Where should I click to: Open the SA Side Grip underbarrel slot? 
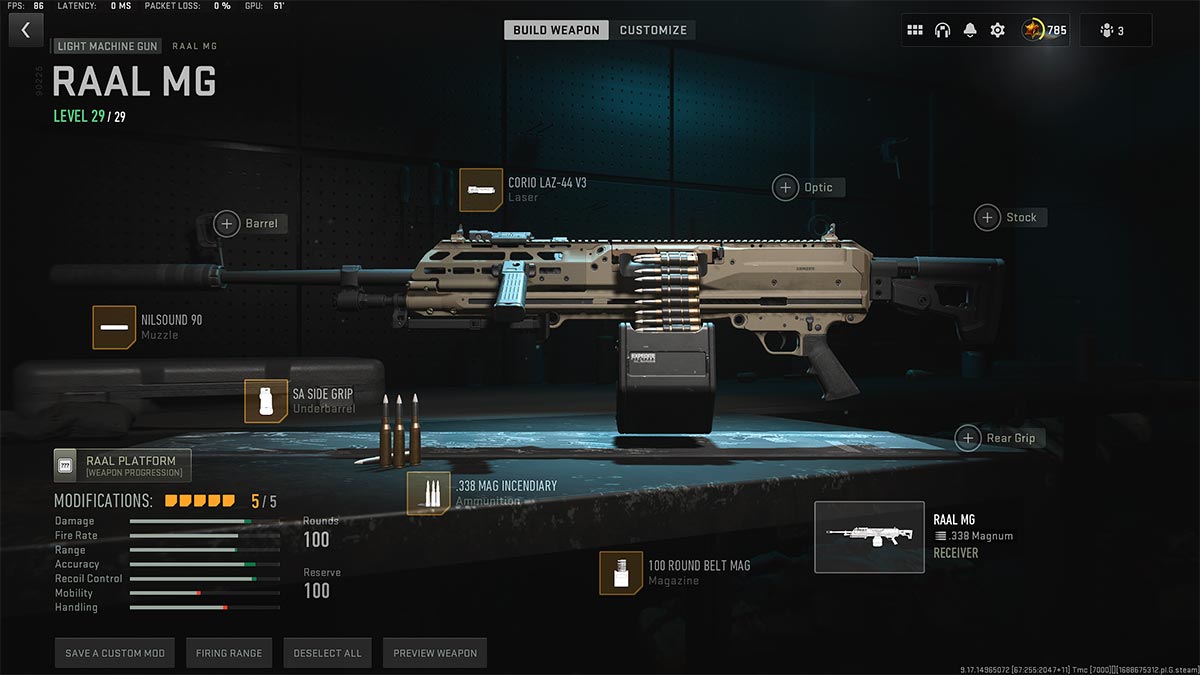click(x=266, y=401)
